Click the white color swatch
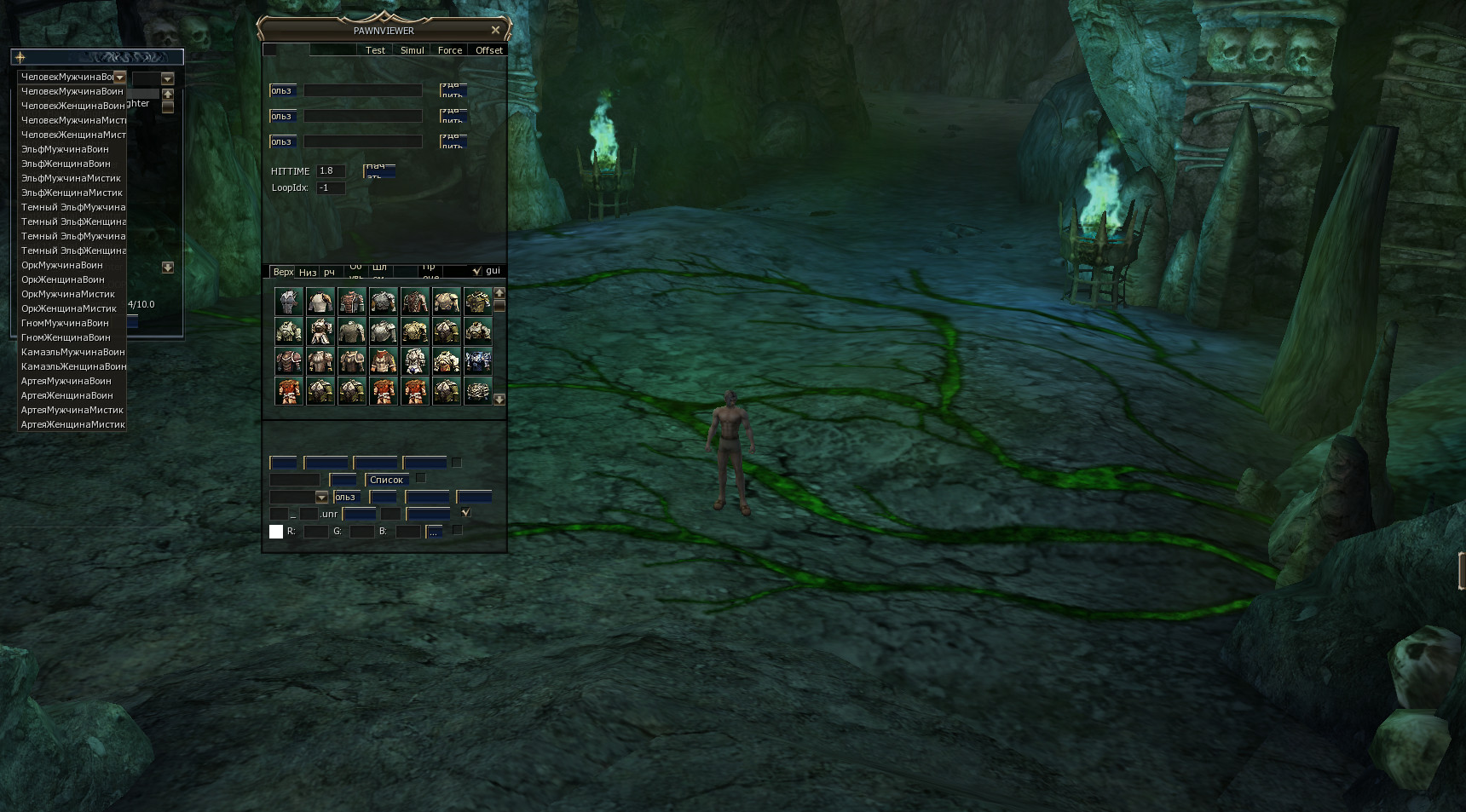1466x812 pixels. click(x=276, y=532)
